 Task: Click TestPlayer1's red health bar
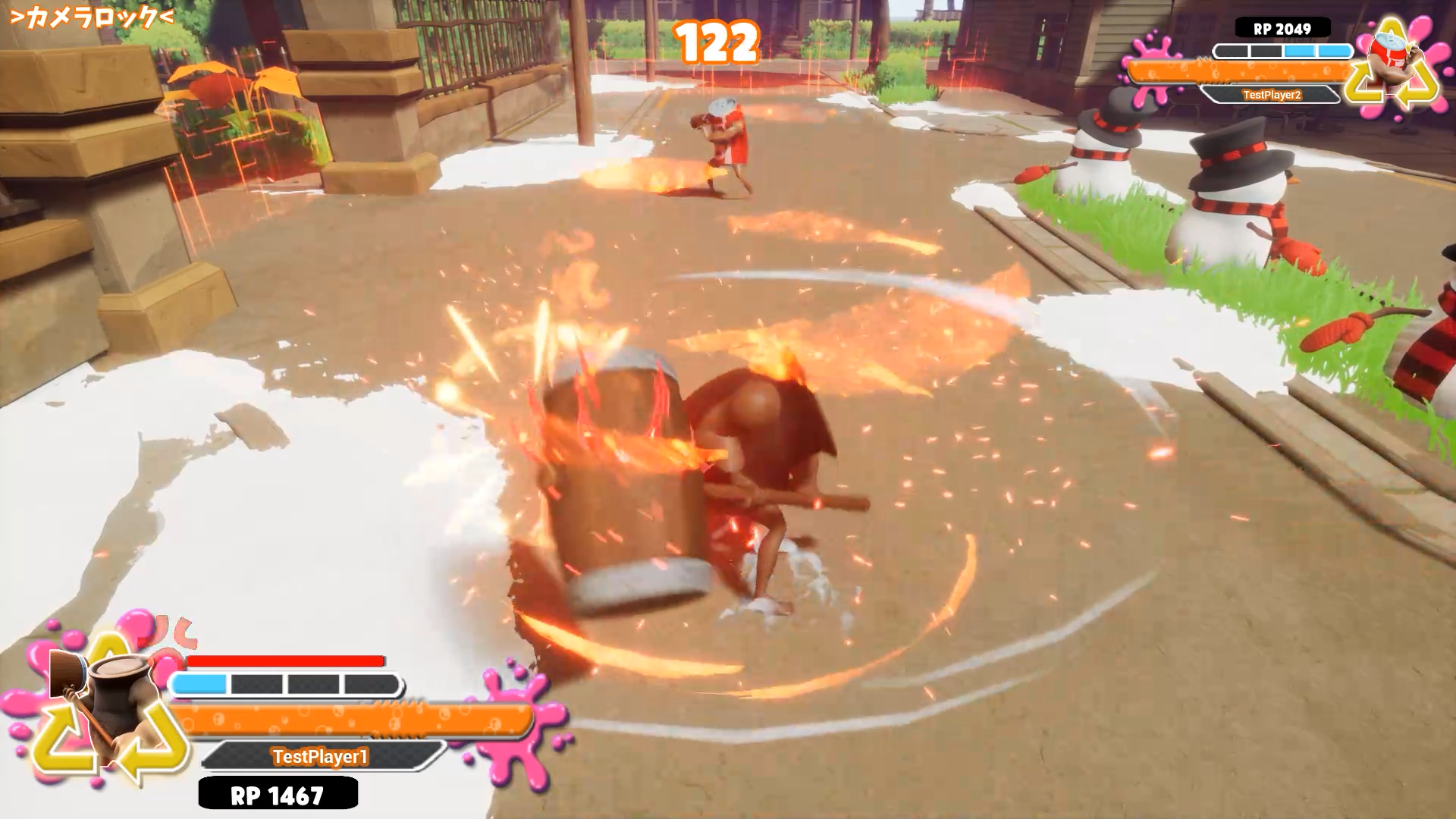(288, 660)
